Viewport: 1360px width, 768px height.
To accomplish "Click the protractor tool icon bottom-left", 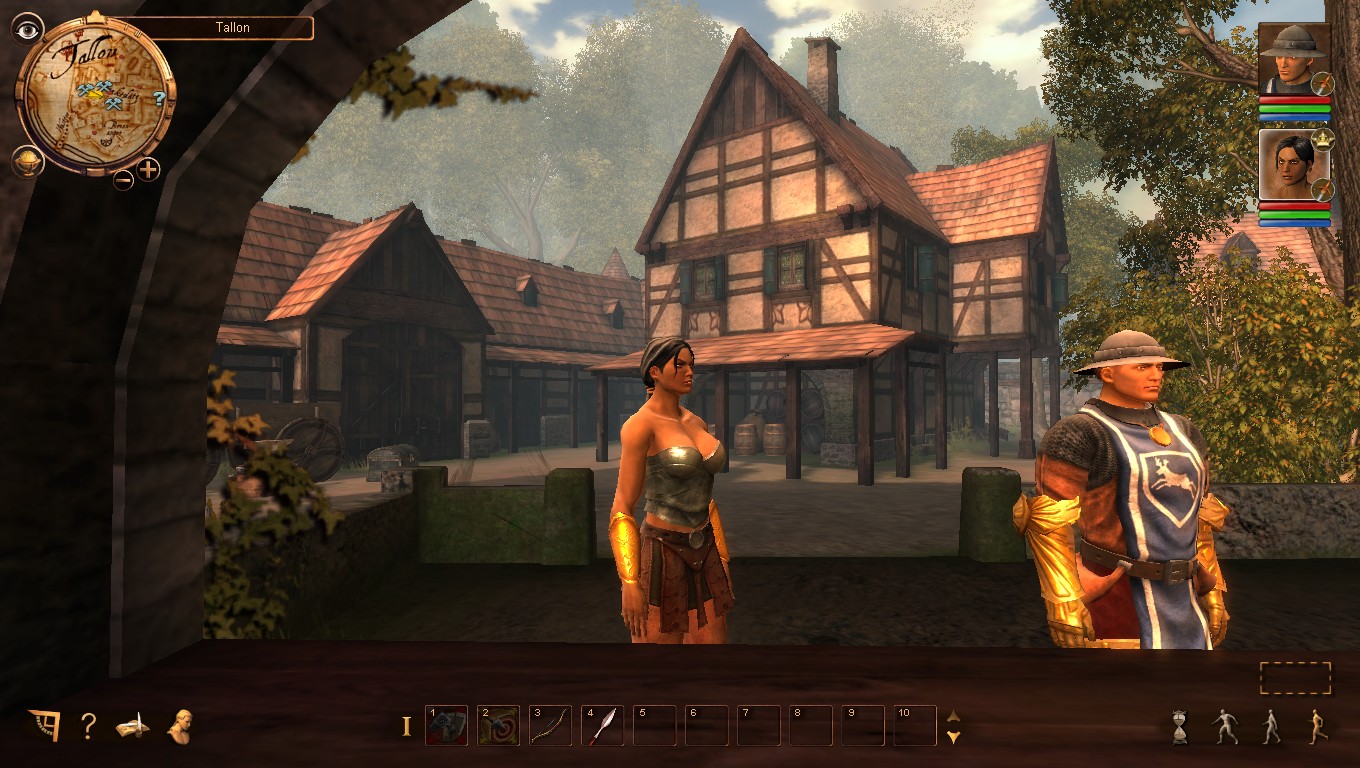I will [x=42, y=727].
